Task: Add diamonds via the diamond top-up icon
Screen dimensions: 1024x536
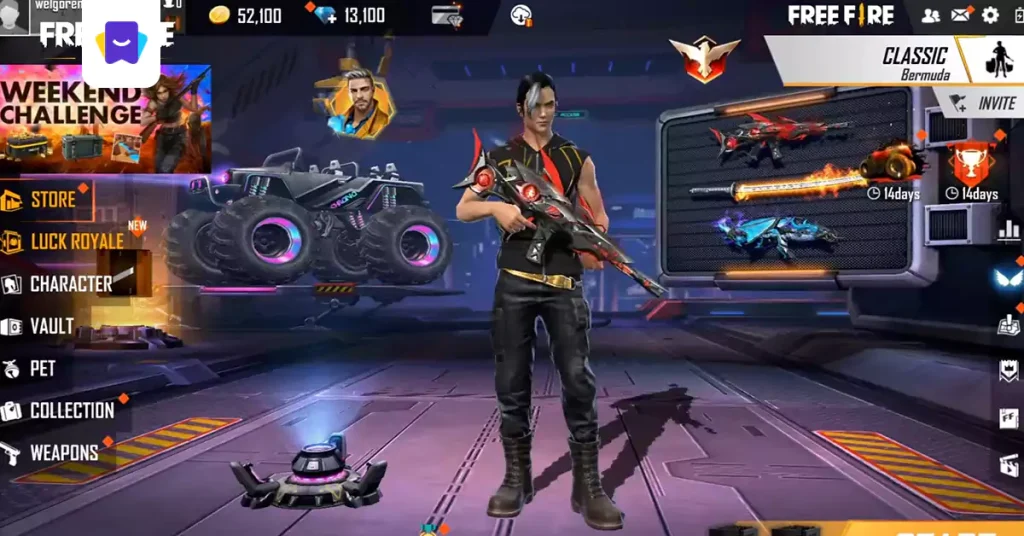Action: 324,16
